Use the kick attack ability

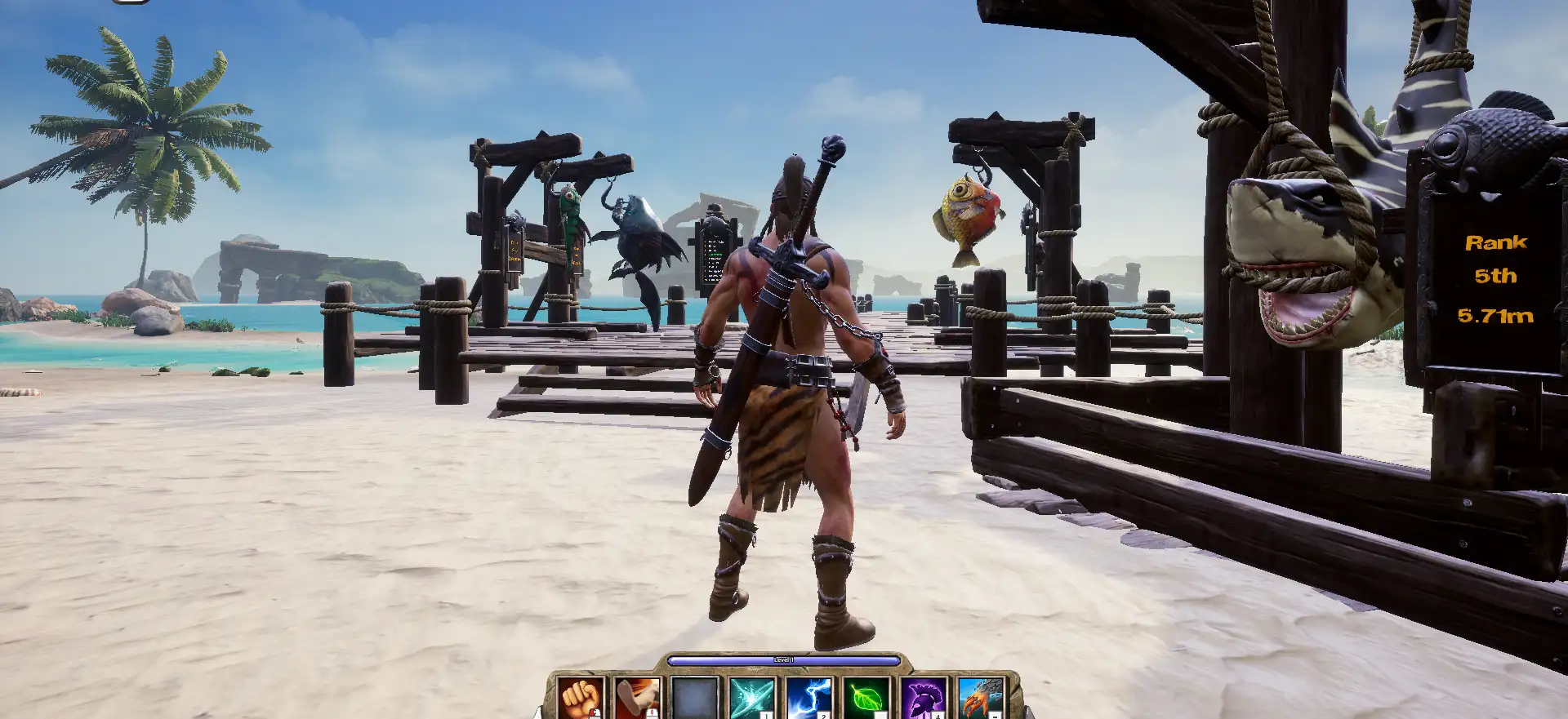point(638,698)
